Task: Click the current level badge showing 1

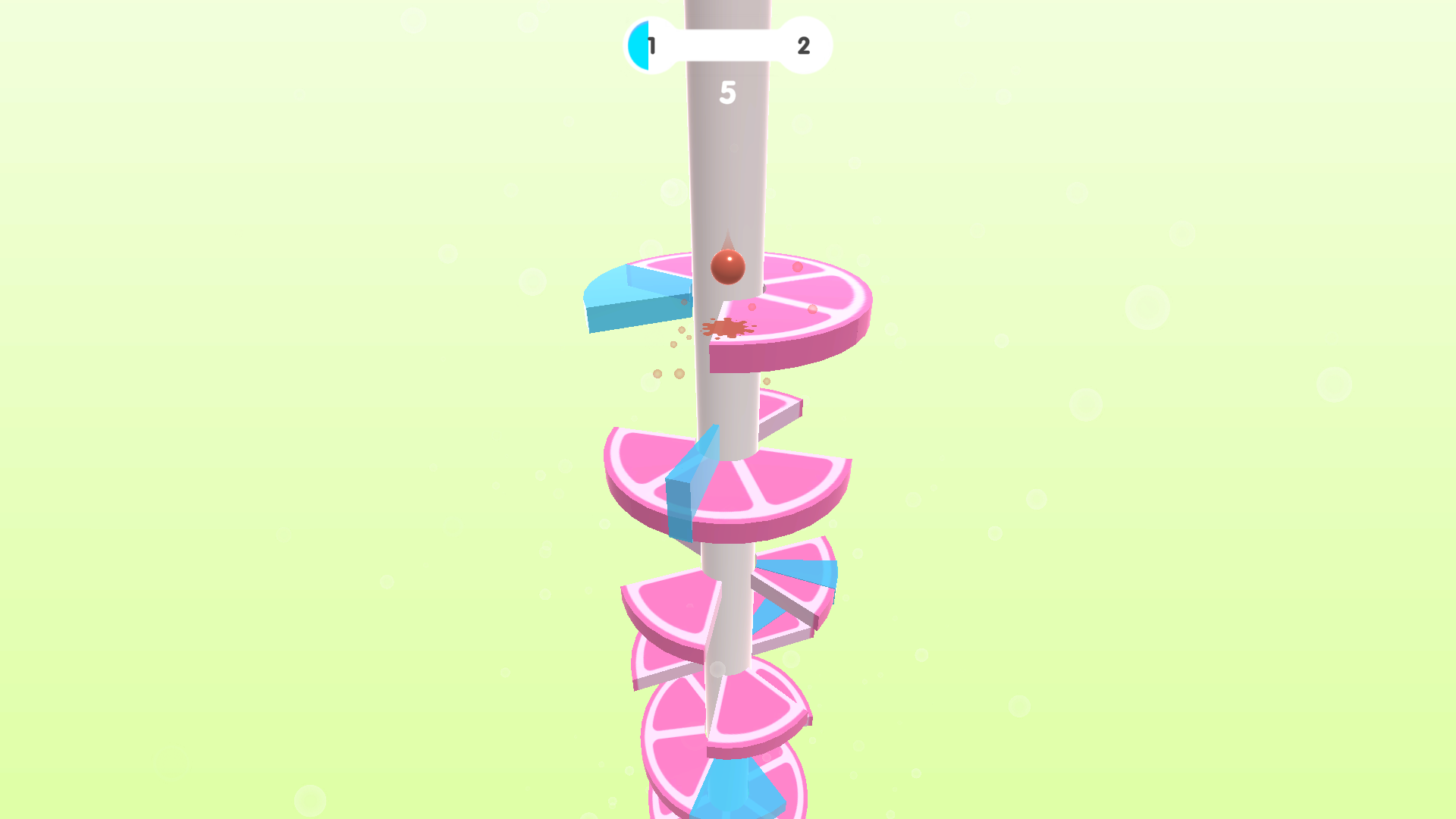Action: click(649, 45)
